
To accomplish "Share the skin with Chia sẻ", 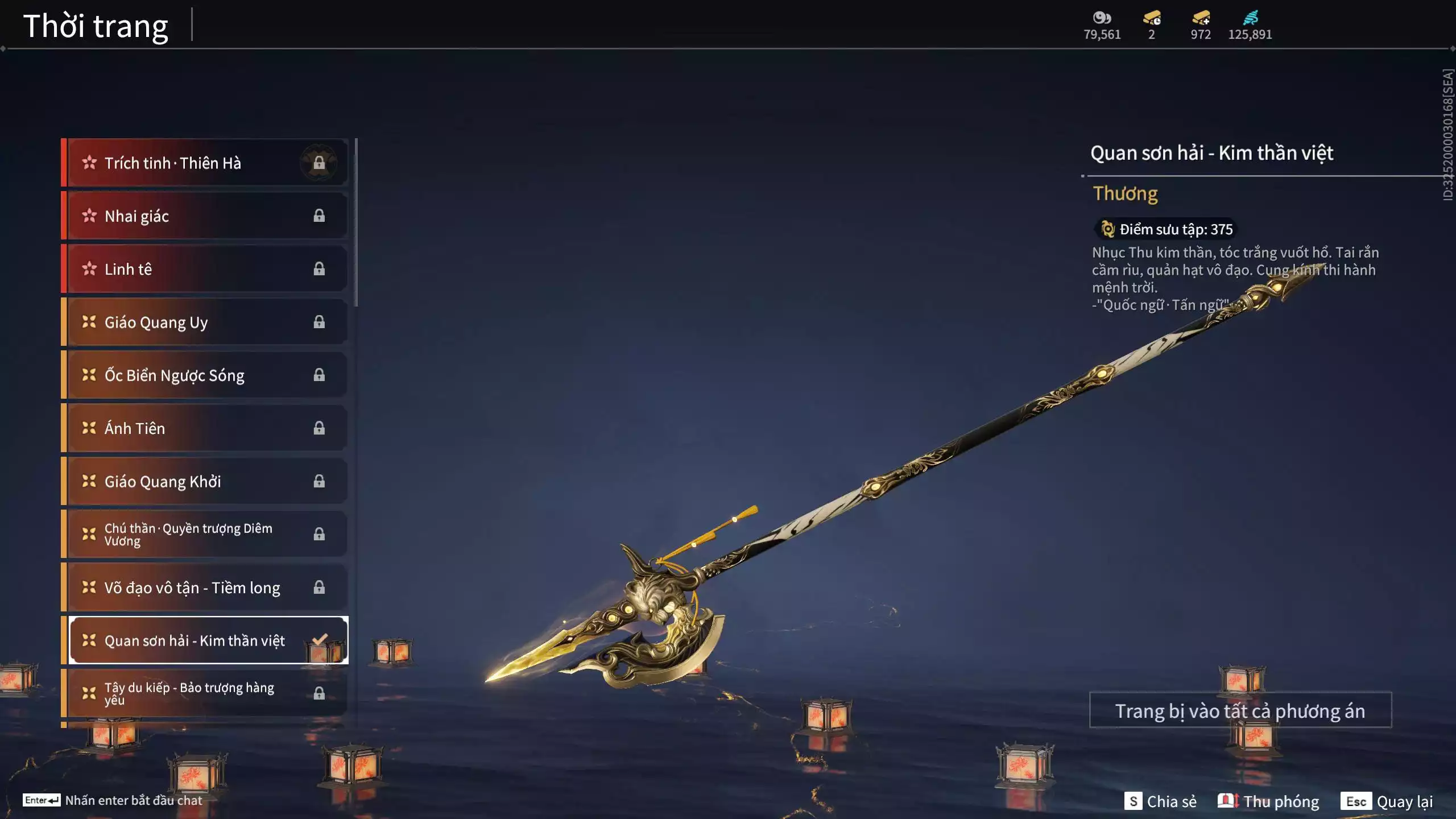I will tap(1160, 801).
